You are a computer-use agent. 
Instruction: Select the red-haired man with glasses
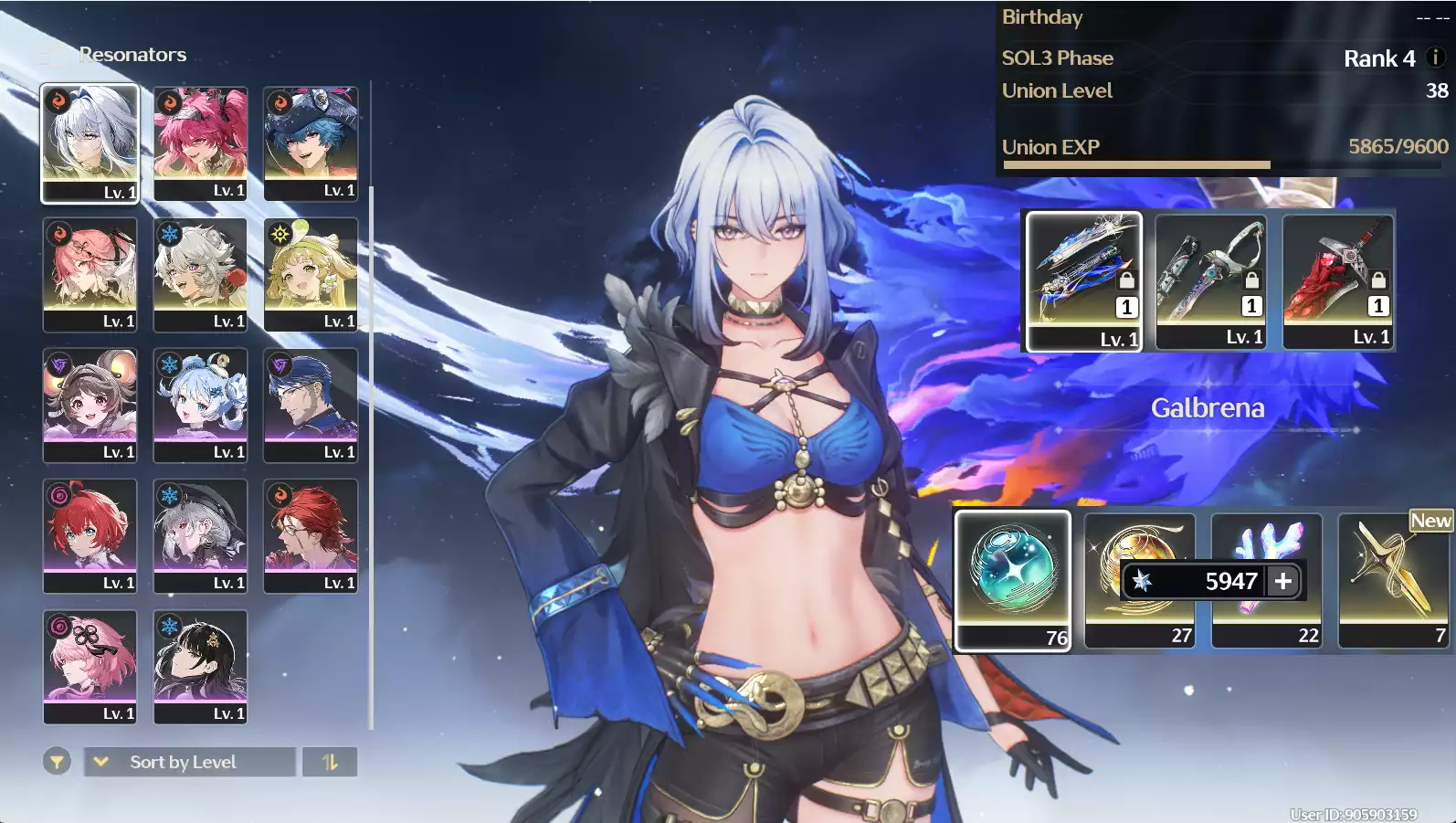[311, 534]
